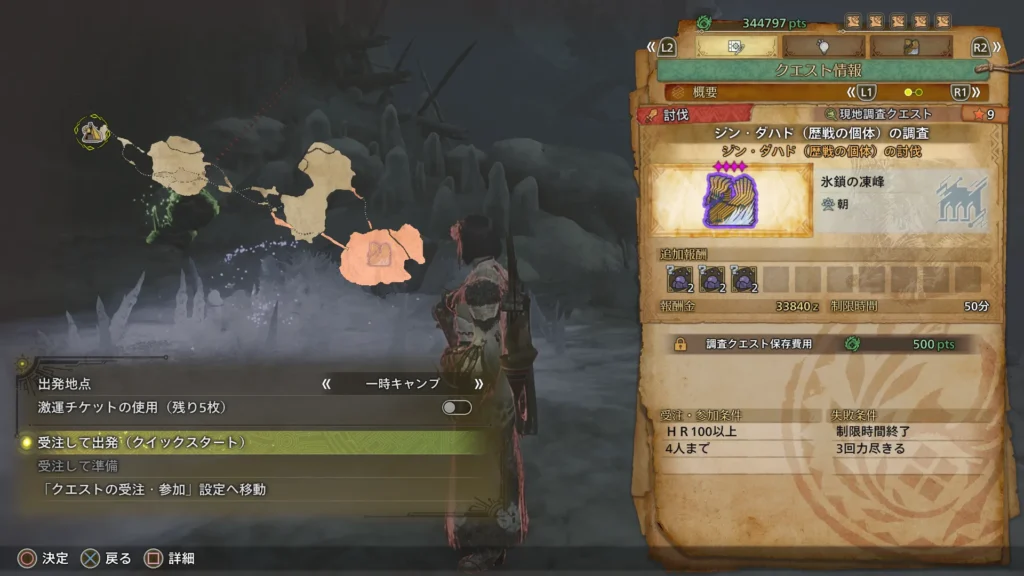Click the 調査クエスト保存費用 lock row
Screen dimensions: 1024x576
[x=820, y=343]
